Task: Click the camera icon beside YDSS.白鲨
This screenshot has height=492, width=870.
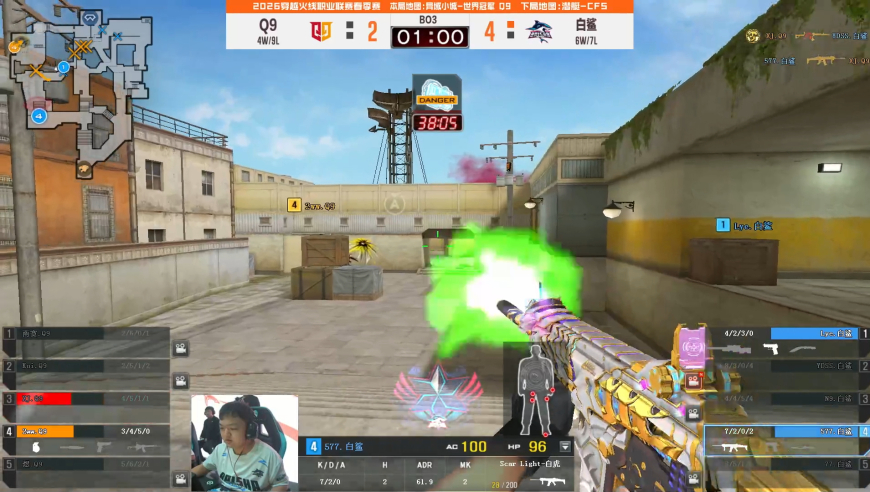Action: pos(692,381)
